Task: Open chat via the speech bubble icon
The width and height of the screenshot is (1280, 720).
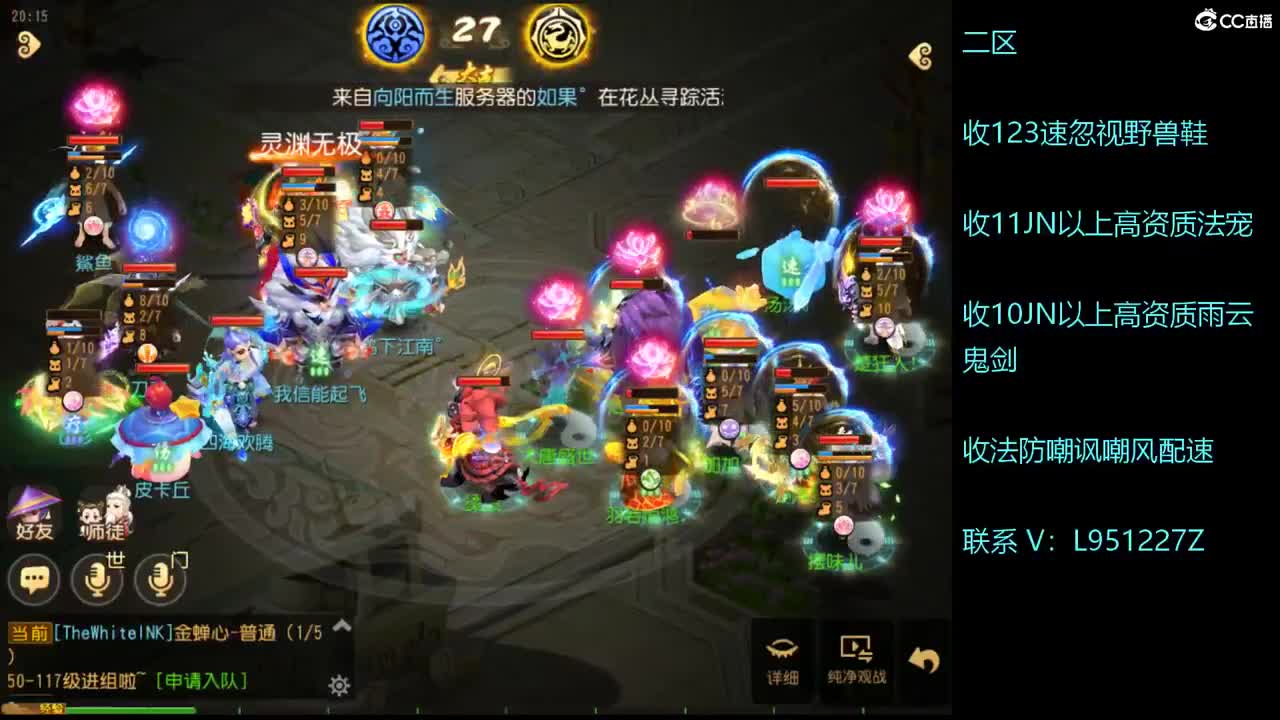Action: point(35,580)
